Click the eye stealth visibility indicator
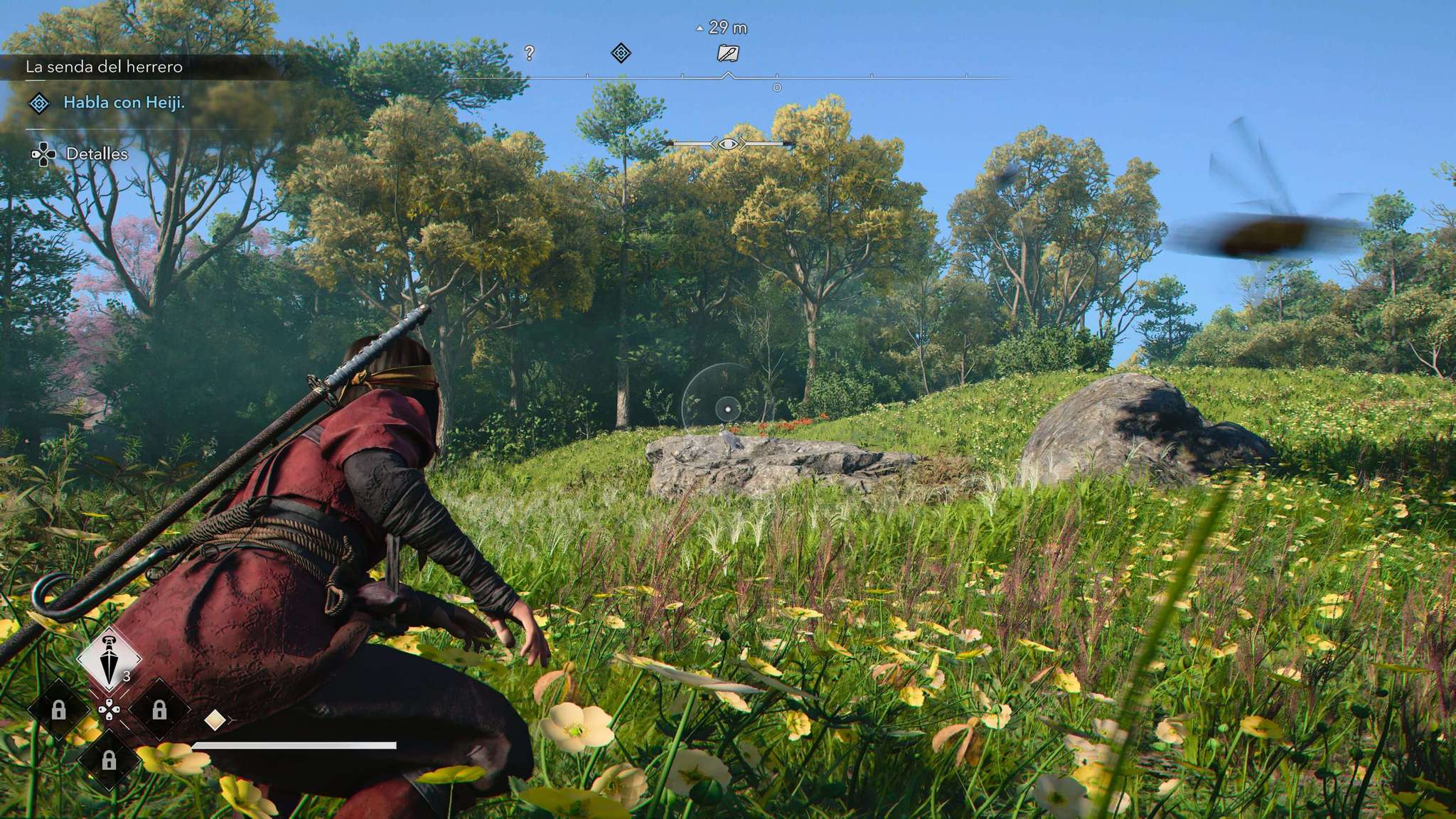Image resolution: width=1456 pixels, height=819 pixels. click(x=727, y=144)
